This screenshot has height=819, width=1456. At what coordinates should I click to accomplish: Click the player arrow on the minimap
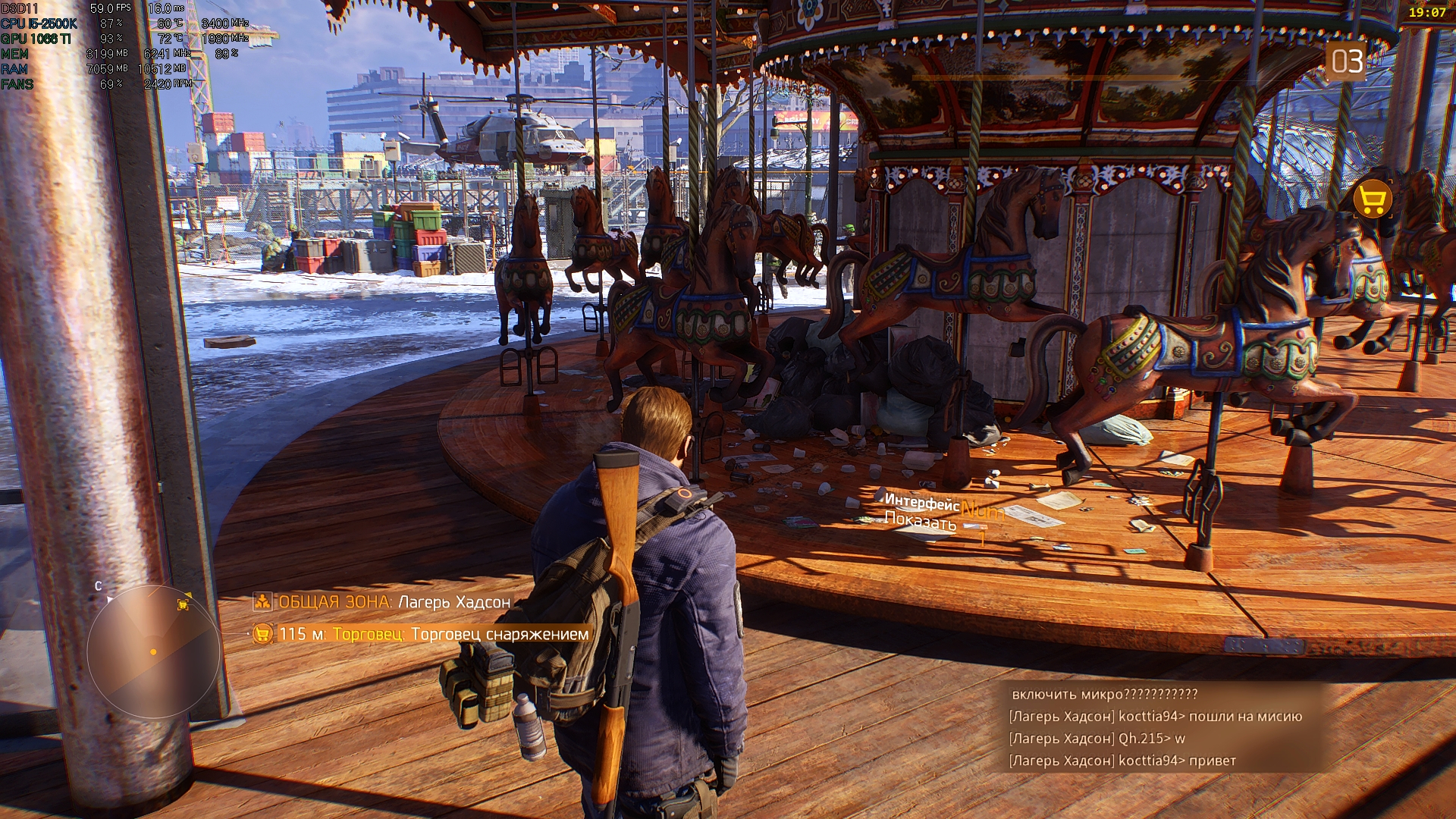pos(153,651)
